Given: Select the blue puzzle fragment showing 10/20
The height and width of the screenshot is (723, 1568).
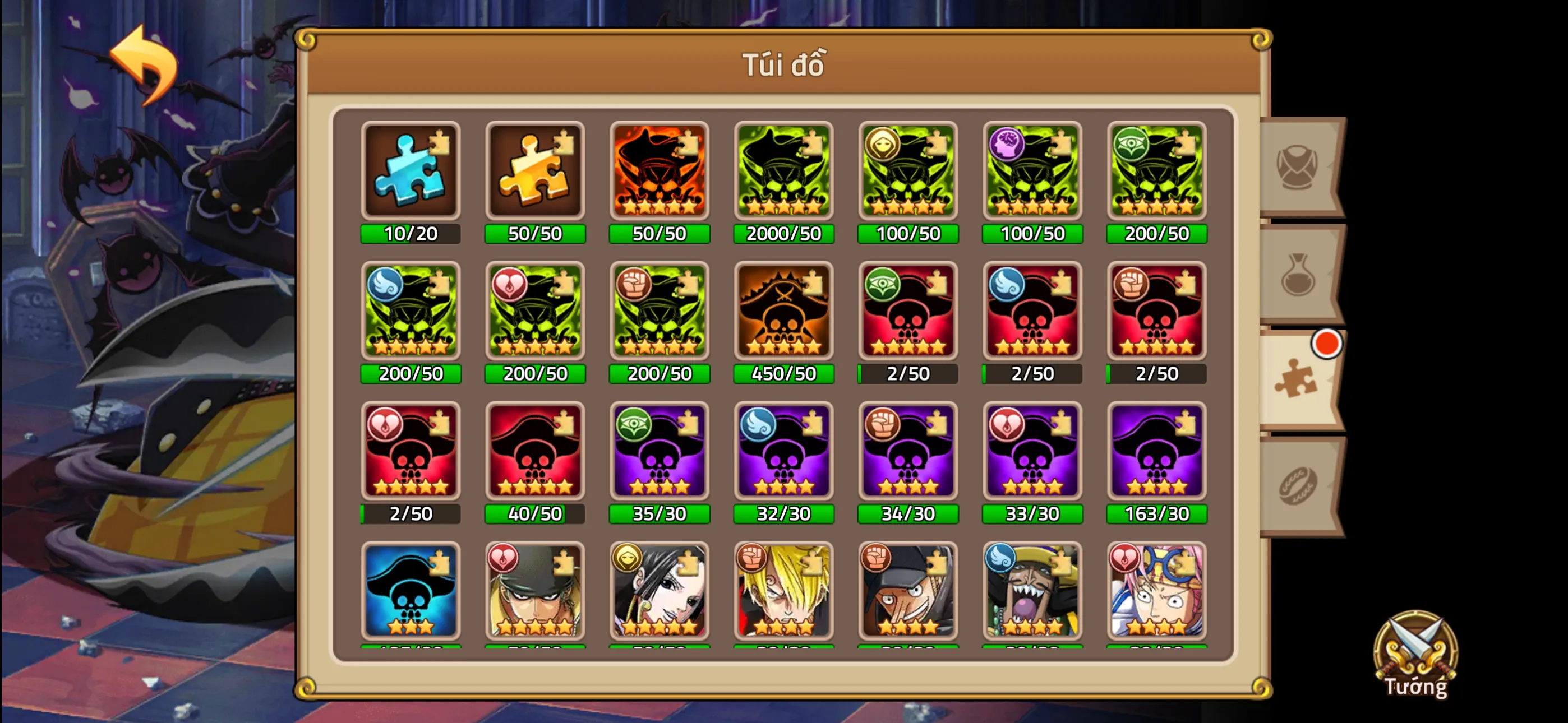Looking at the screenshot, I should [411, 170].
